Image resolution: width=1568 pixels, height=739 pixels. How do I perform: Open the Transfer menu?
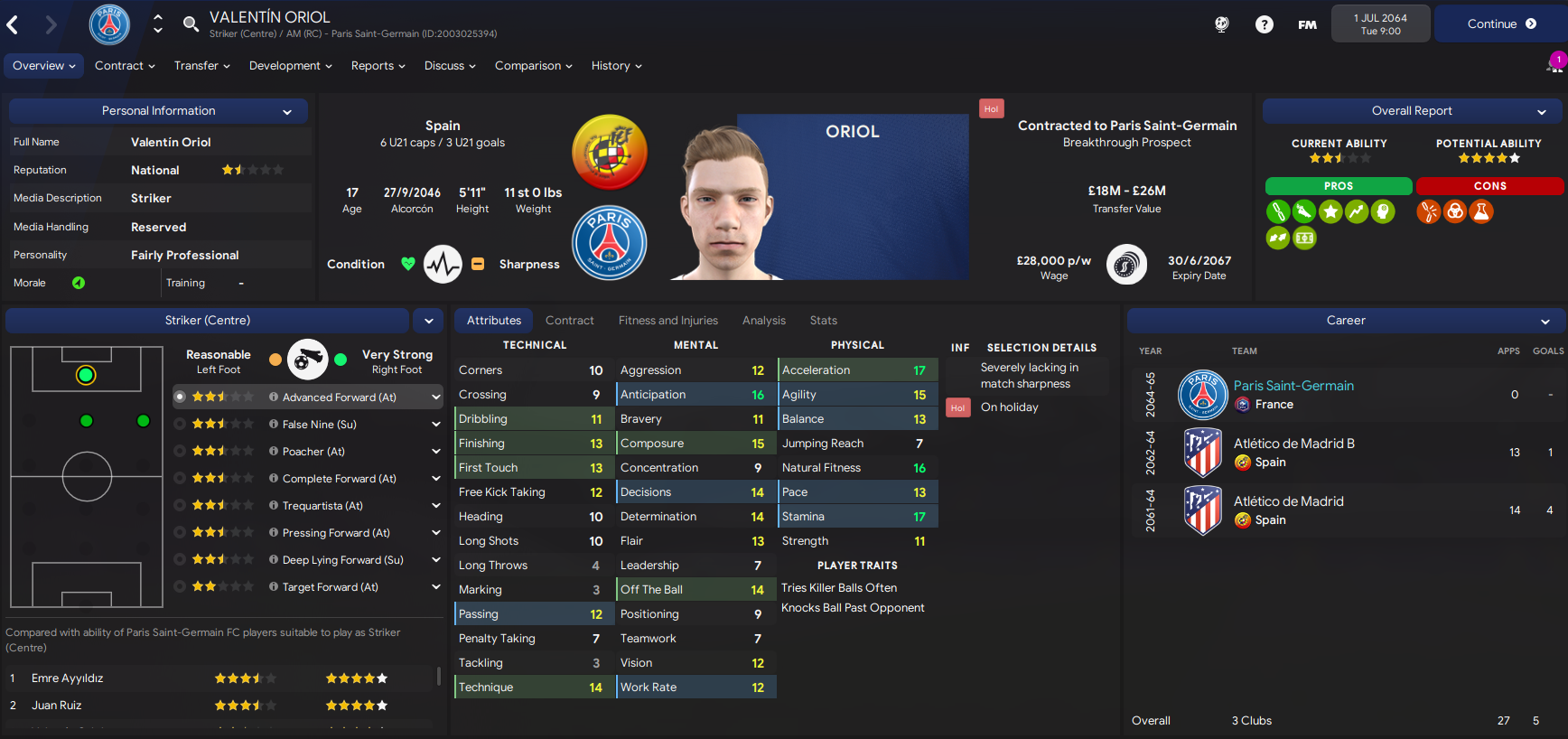(201, 66)
